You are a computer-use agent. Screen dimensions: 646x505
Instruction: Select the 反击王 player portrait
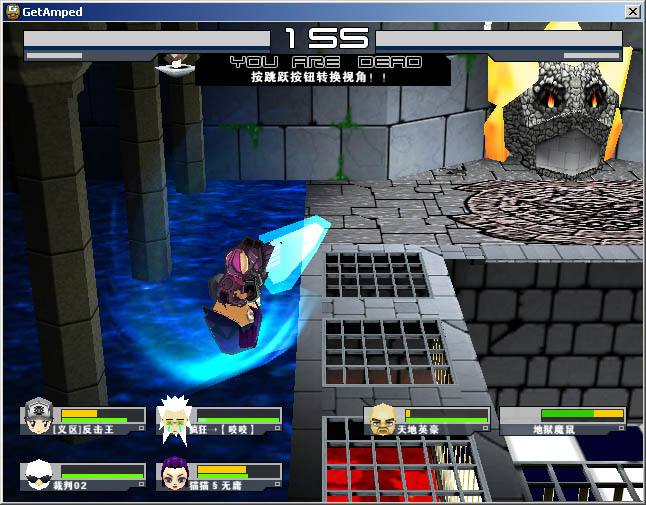[x=39, y=416]
